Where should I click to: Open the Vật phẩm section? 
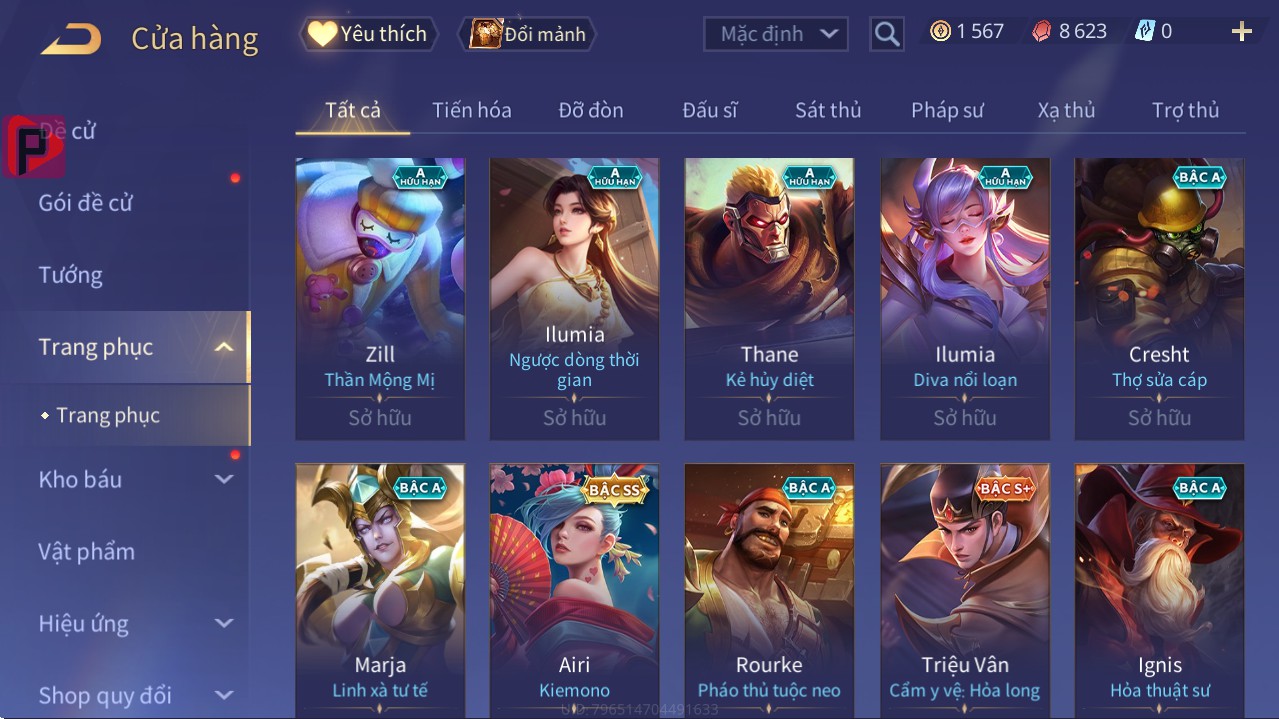87,552
